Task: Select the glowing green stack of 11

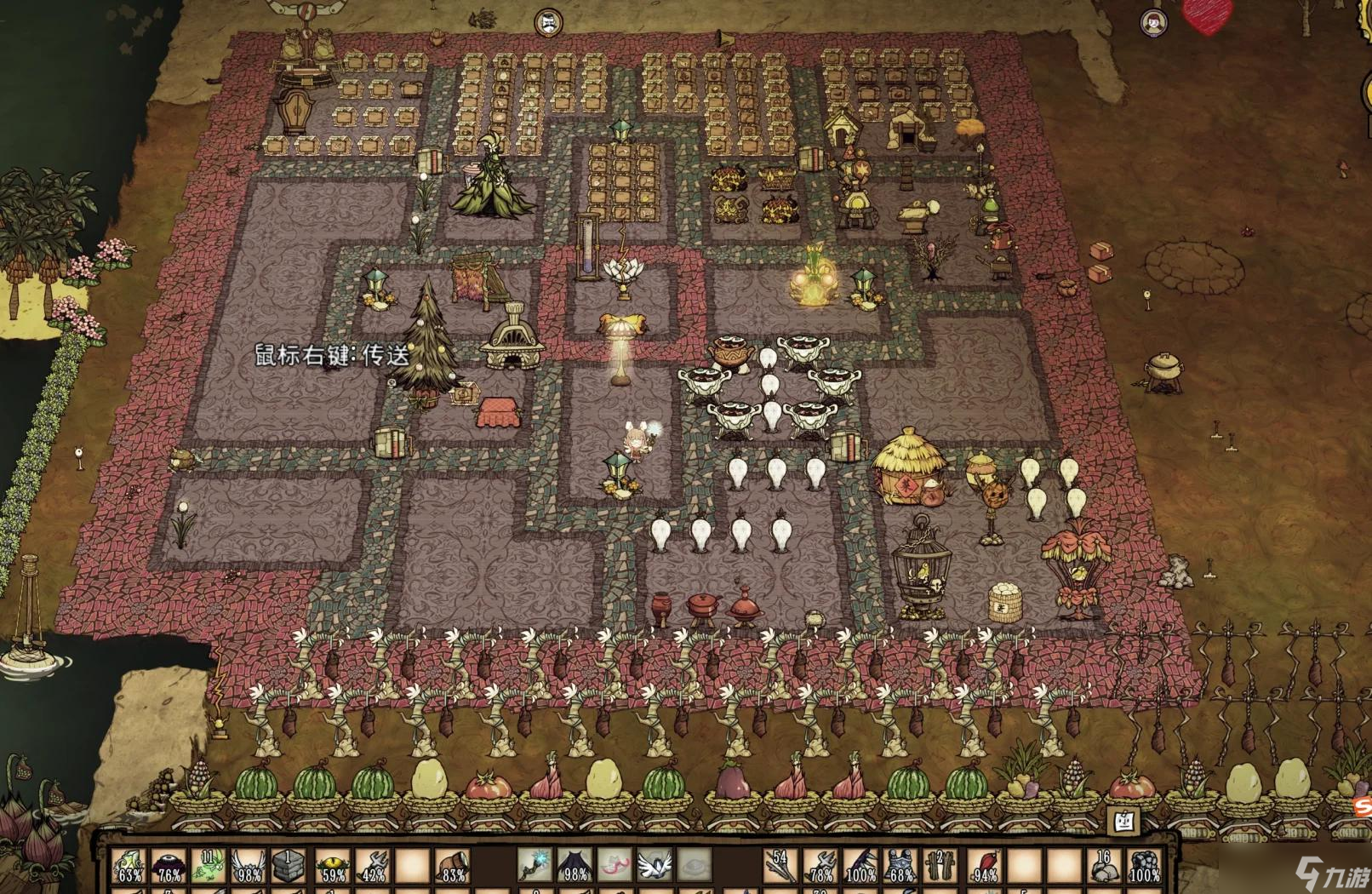Action: tap(209, 866)
